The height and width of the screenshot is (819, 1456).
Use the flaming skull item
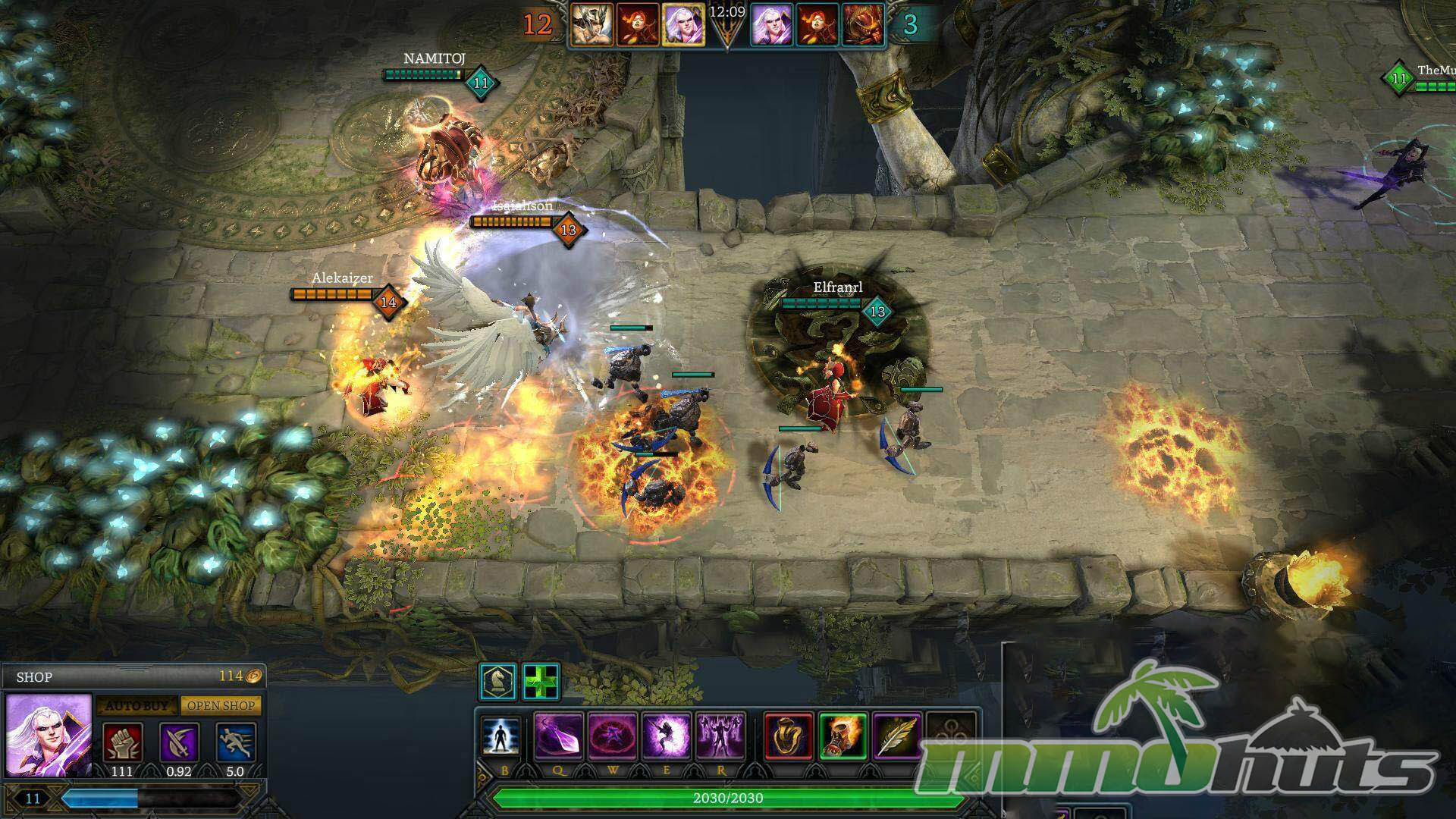pos(843,736)
